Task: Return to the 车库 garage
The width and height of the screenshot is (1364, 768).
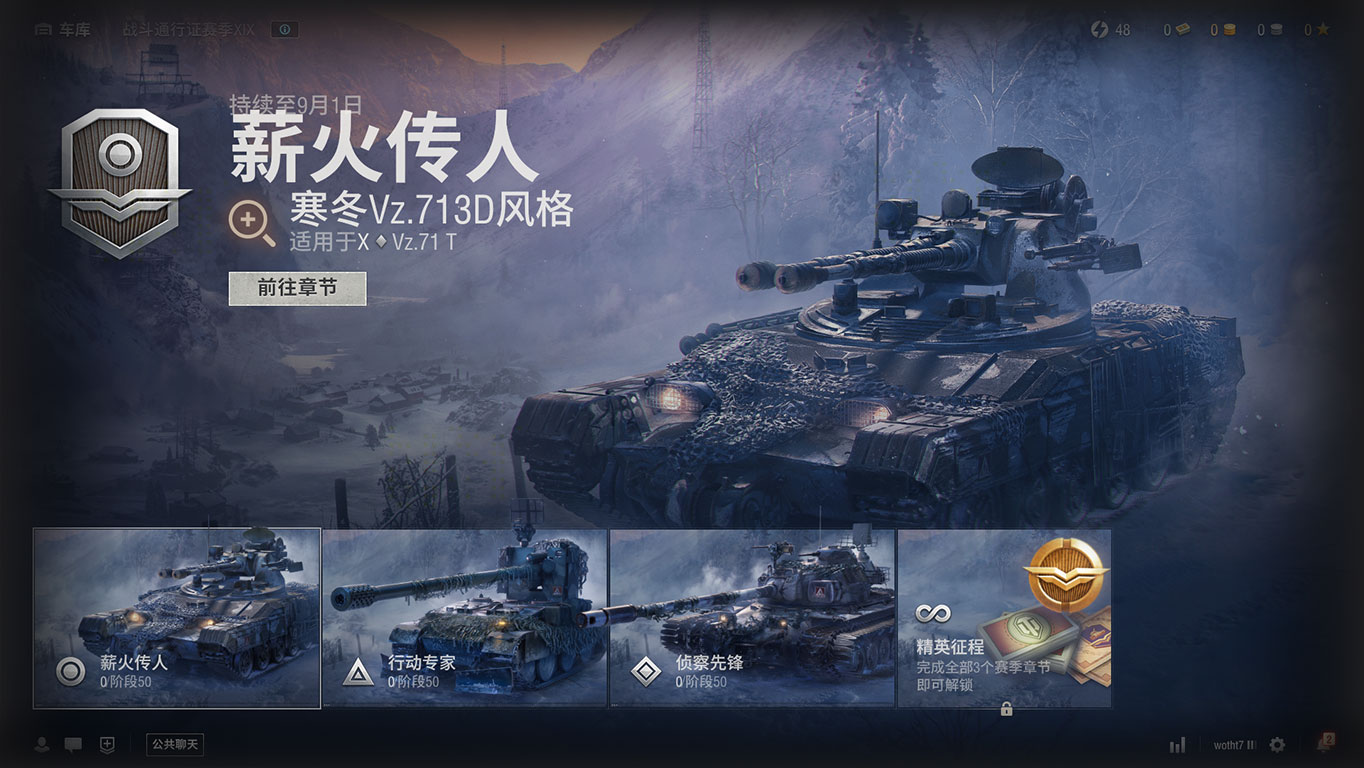Action: 63,30
